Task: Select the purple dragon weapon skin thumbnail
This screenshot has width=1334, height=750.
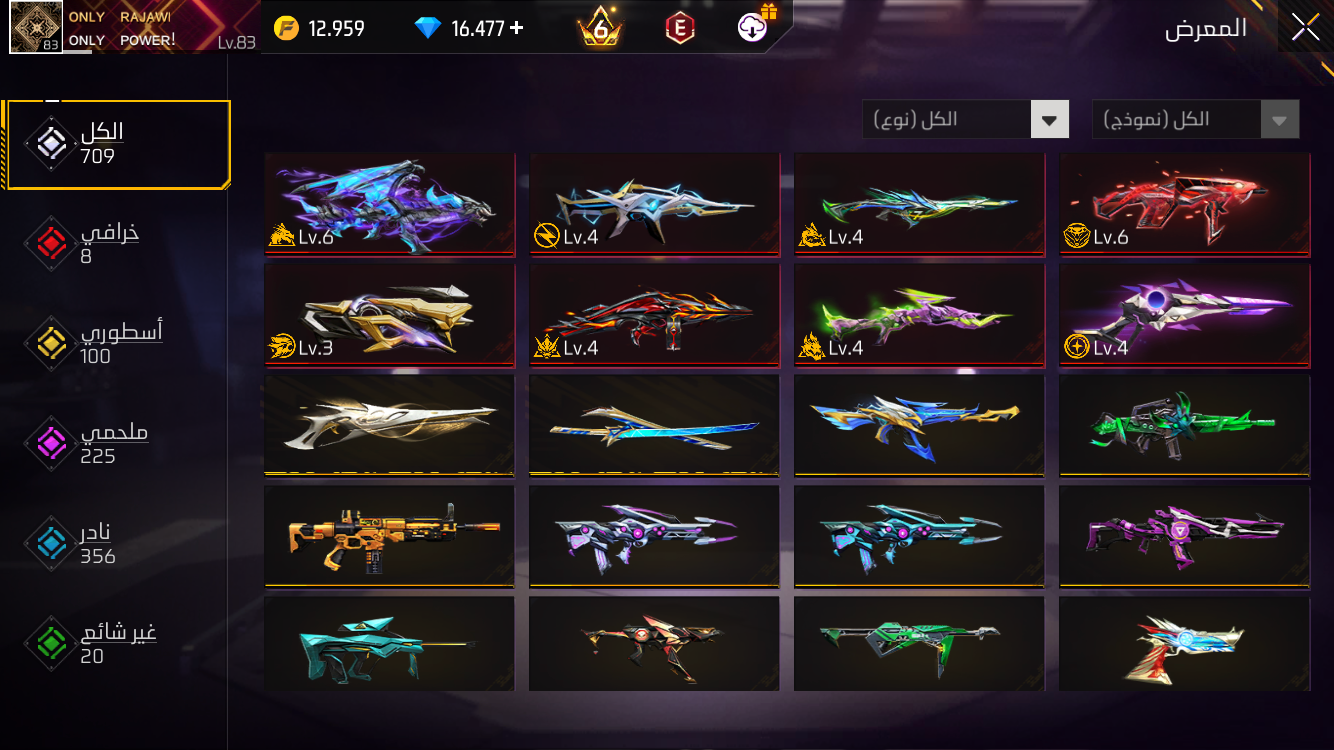Action: click(389, 204)
